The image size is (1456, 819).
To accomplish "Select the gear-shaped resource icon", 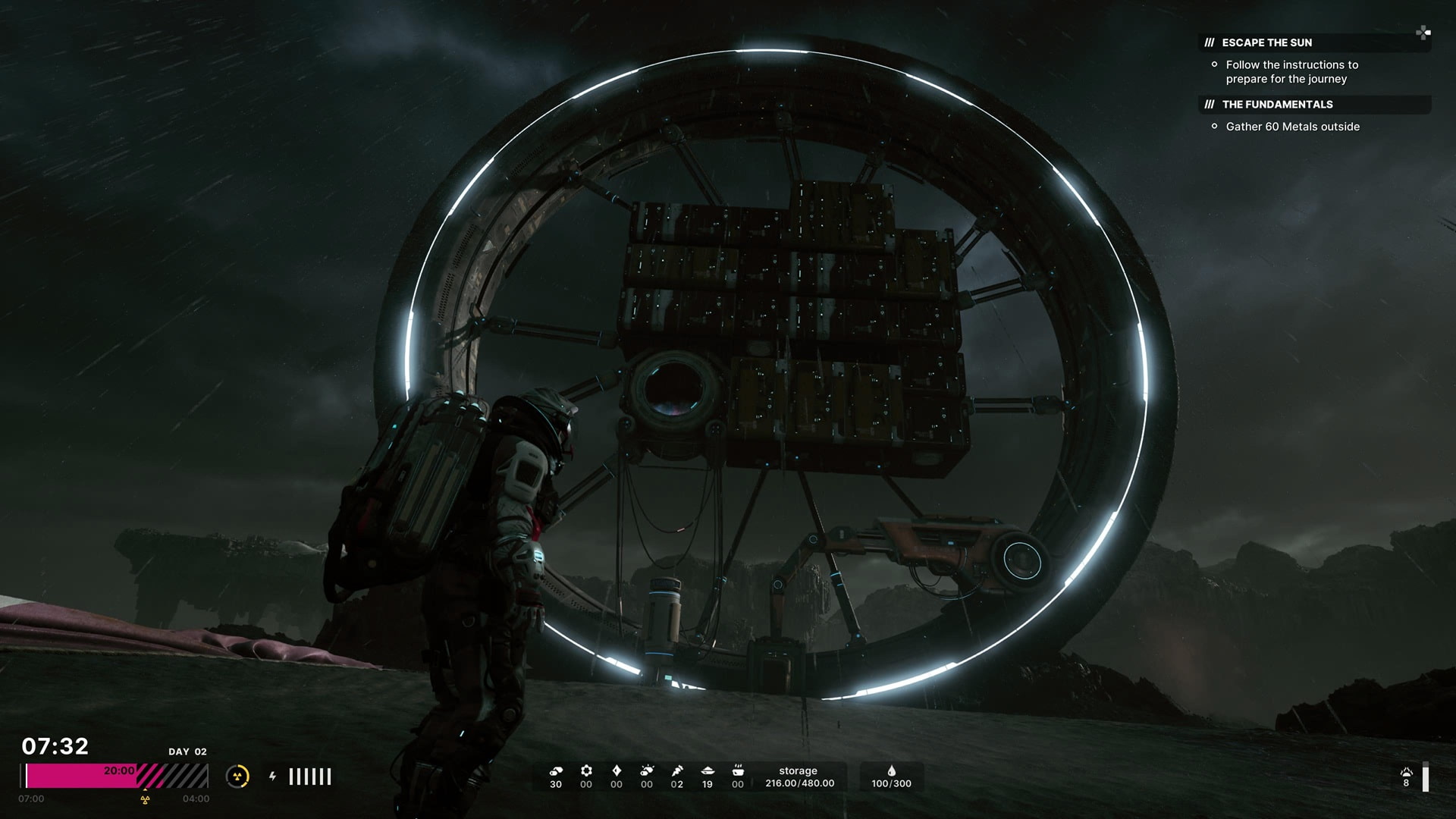I will coord(586,771).
